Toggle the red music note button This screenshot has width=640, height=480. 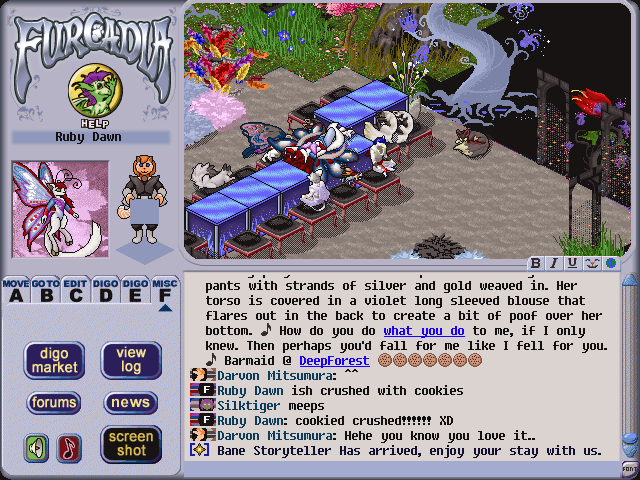69,447
